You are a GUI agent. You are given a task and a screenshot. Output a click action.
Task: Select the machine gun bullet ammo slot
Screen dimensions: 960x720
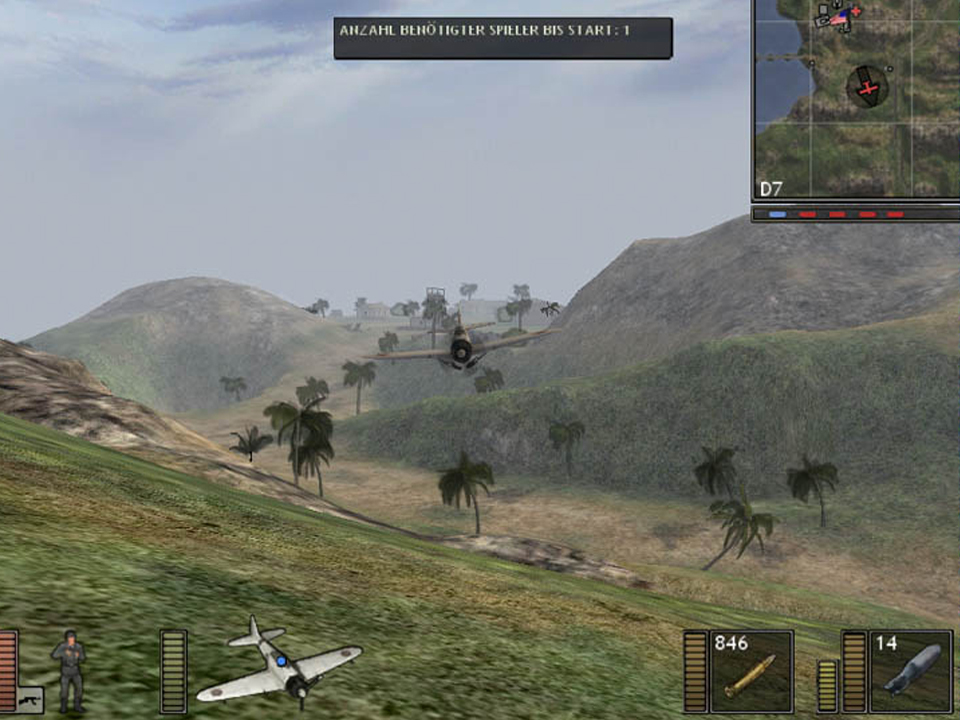[x=751, y=671]
